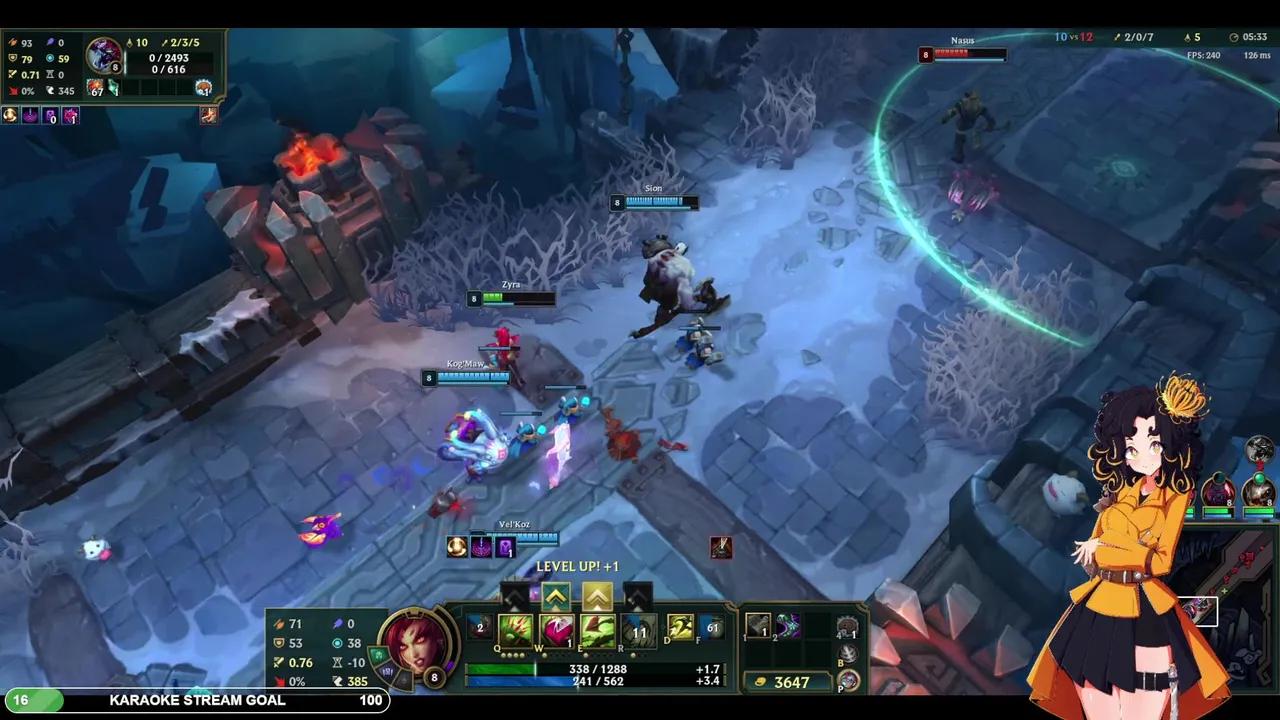Image resolution: width=1280 pixels, height=720 pixels.
Task: Click the poro trinket icon in slot P
Action: click(x=848, y=680)
